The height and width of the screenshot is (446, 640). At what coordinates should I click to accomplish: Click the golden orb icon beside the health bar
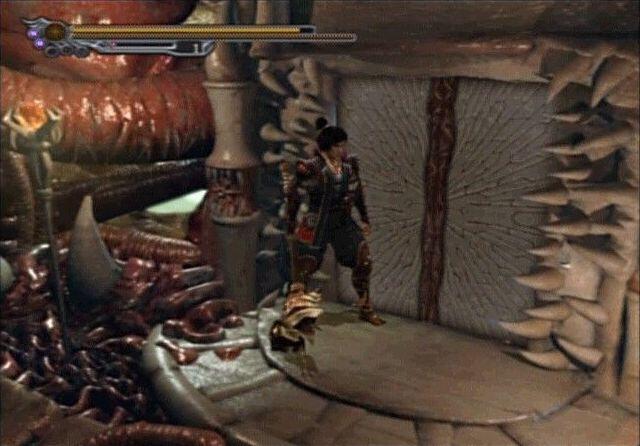pyautogui.click(x=54, y=32)
